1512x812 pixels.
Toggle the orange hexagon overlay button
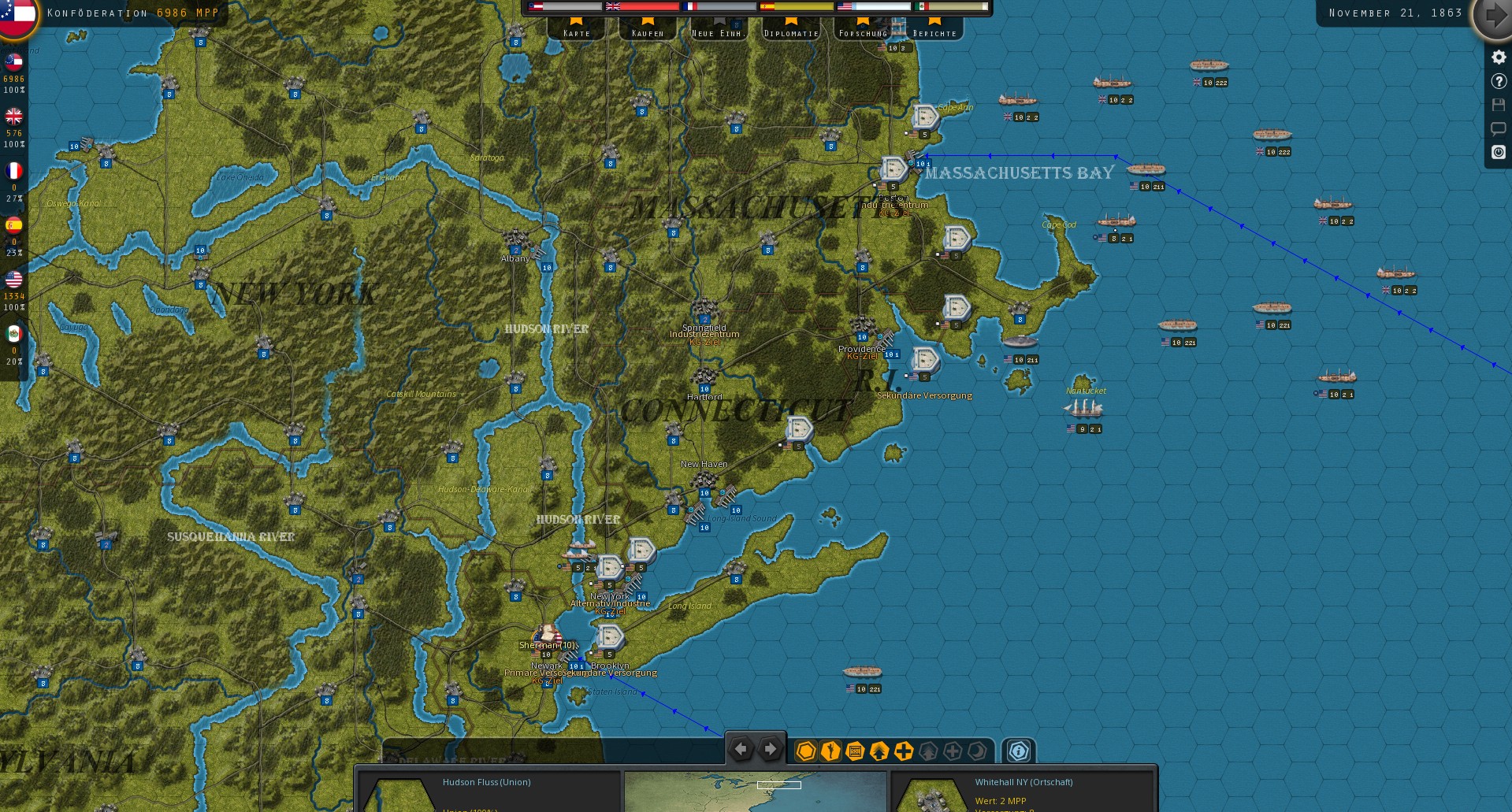point(805,751)
